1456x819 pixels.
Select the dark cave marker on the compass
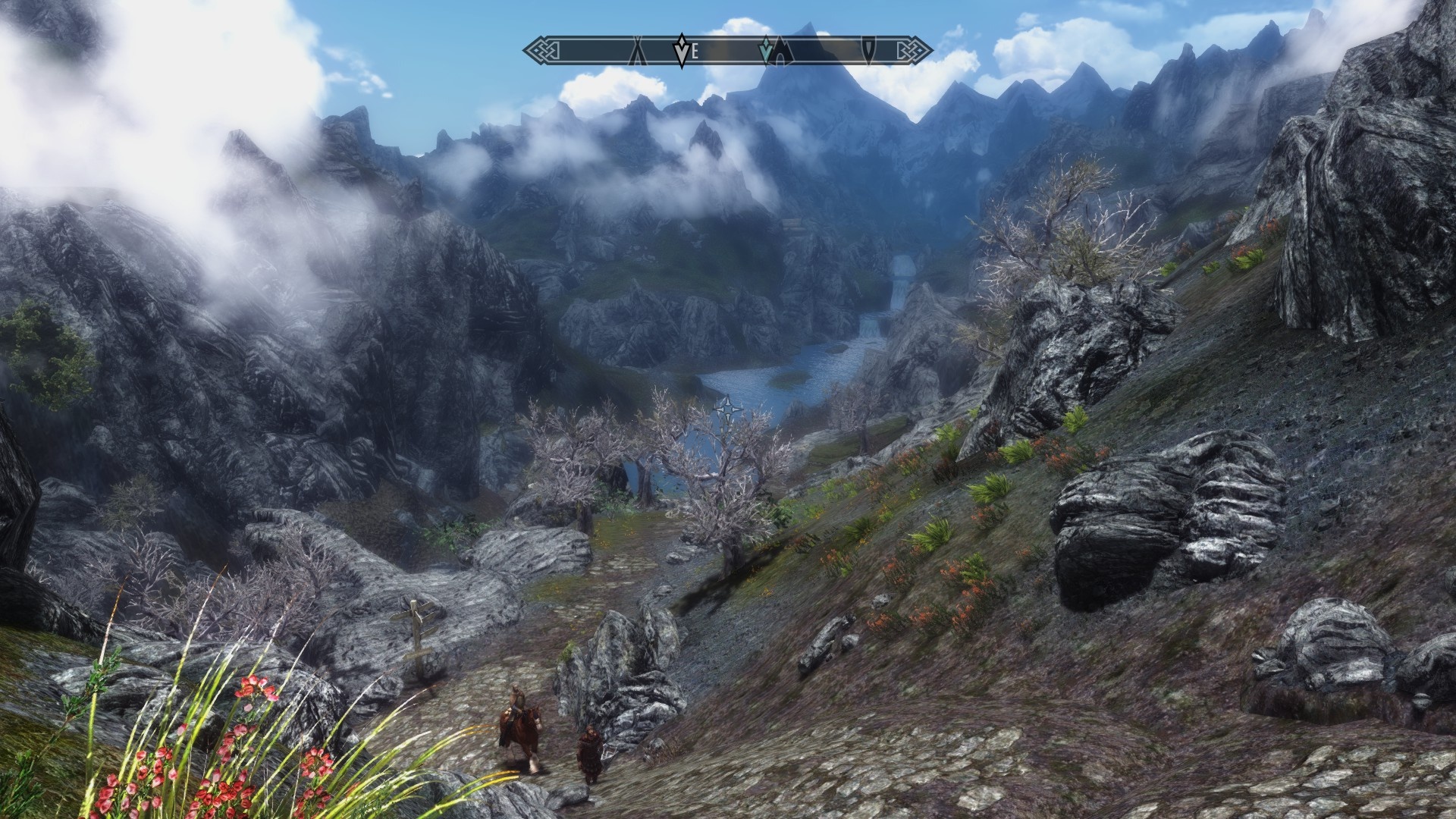[x=783, y=52]
